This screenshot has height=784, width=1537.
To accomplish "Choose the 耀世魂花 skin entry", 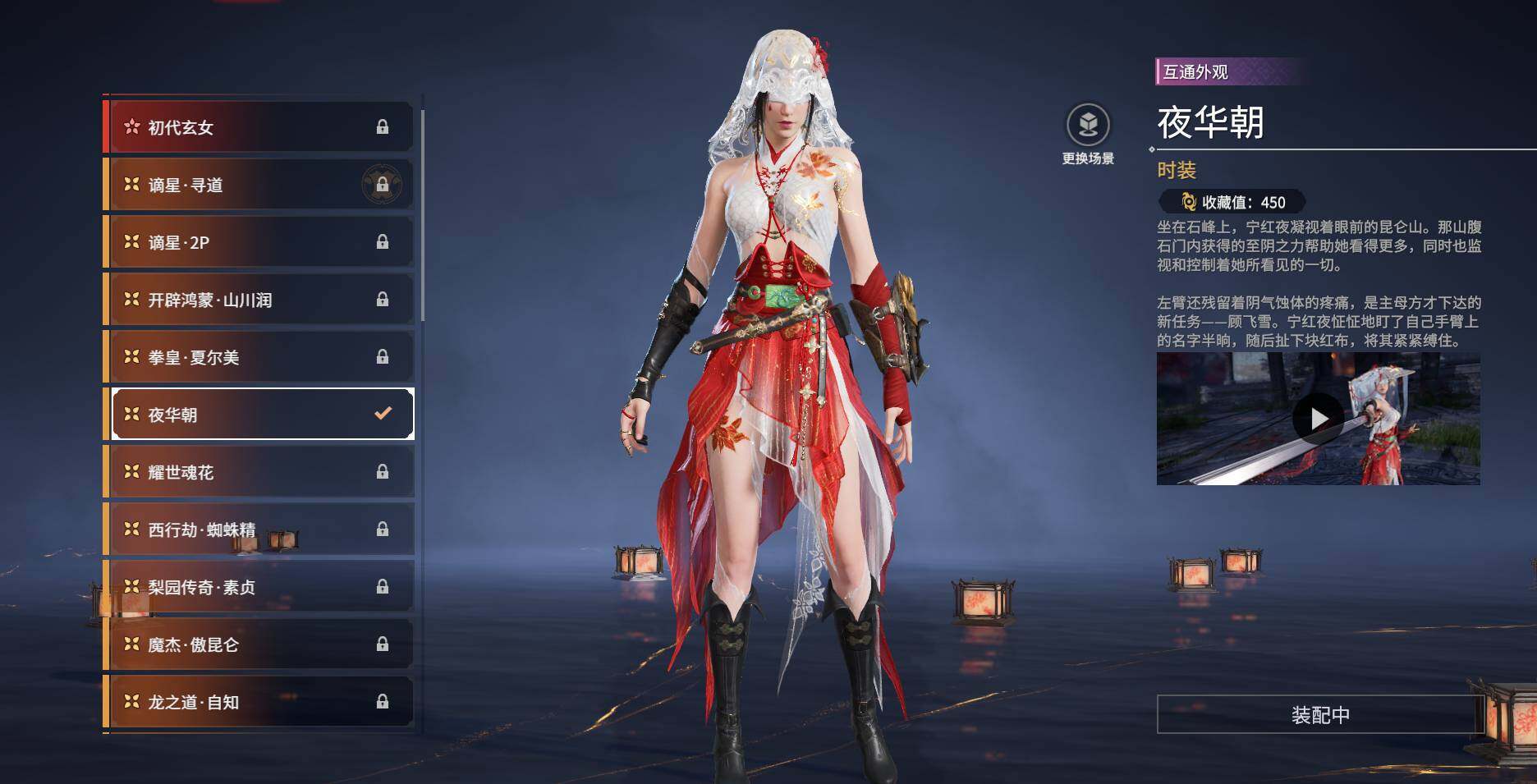I will click(x=259, y=472).
